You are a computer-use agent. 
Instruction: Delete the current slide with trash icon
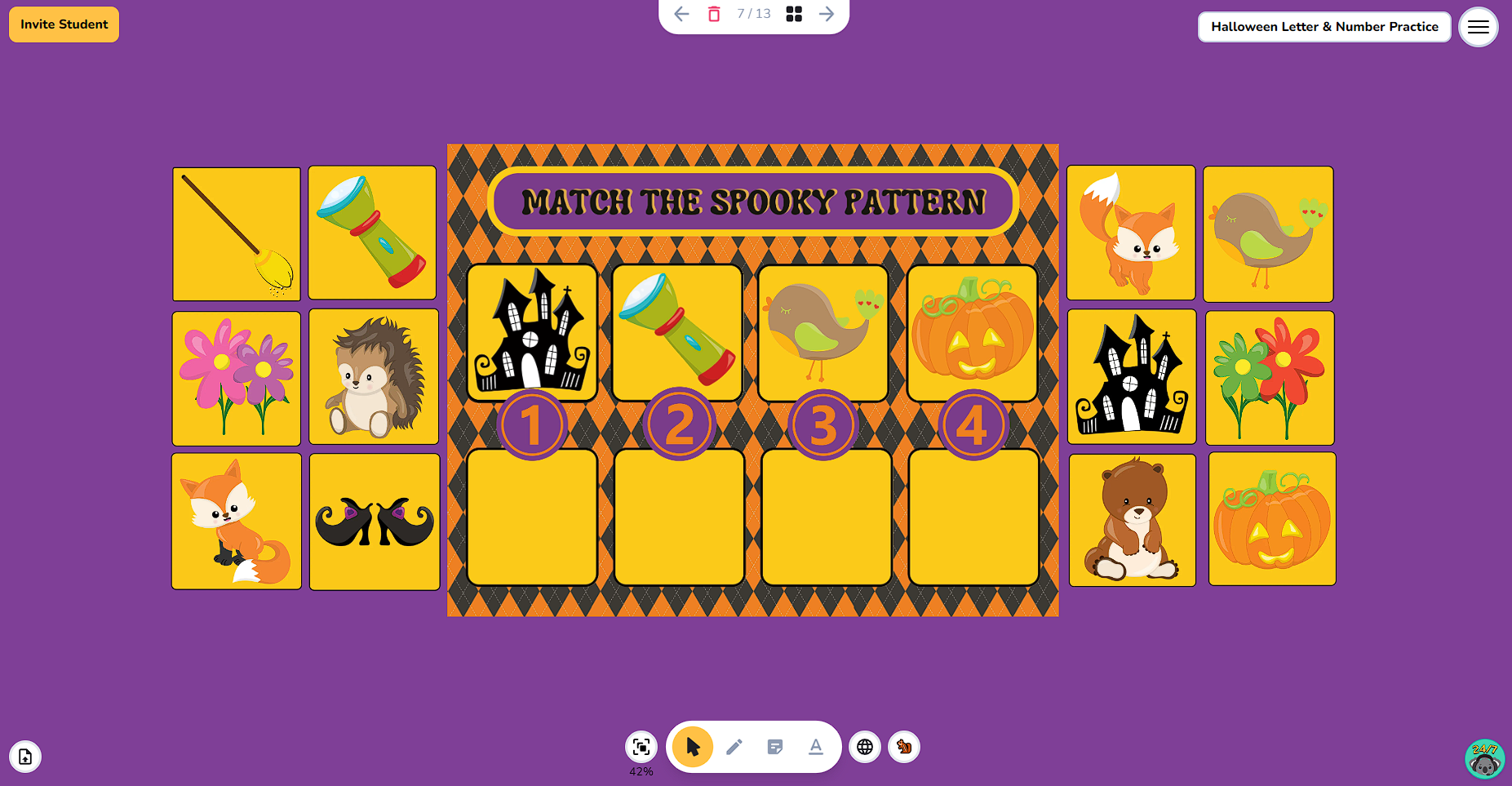(x=713, y=14)
